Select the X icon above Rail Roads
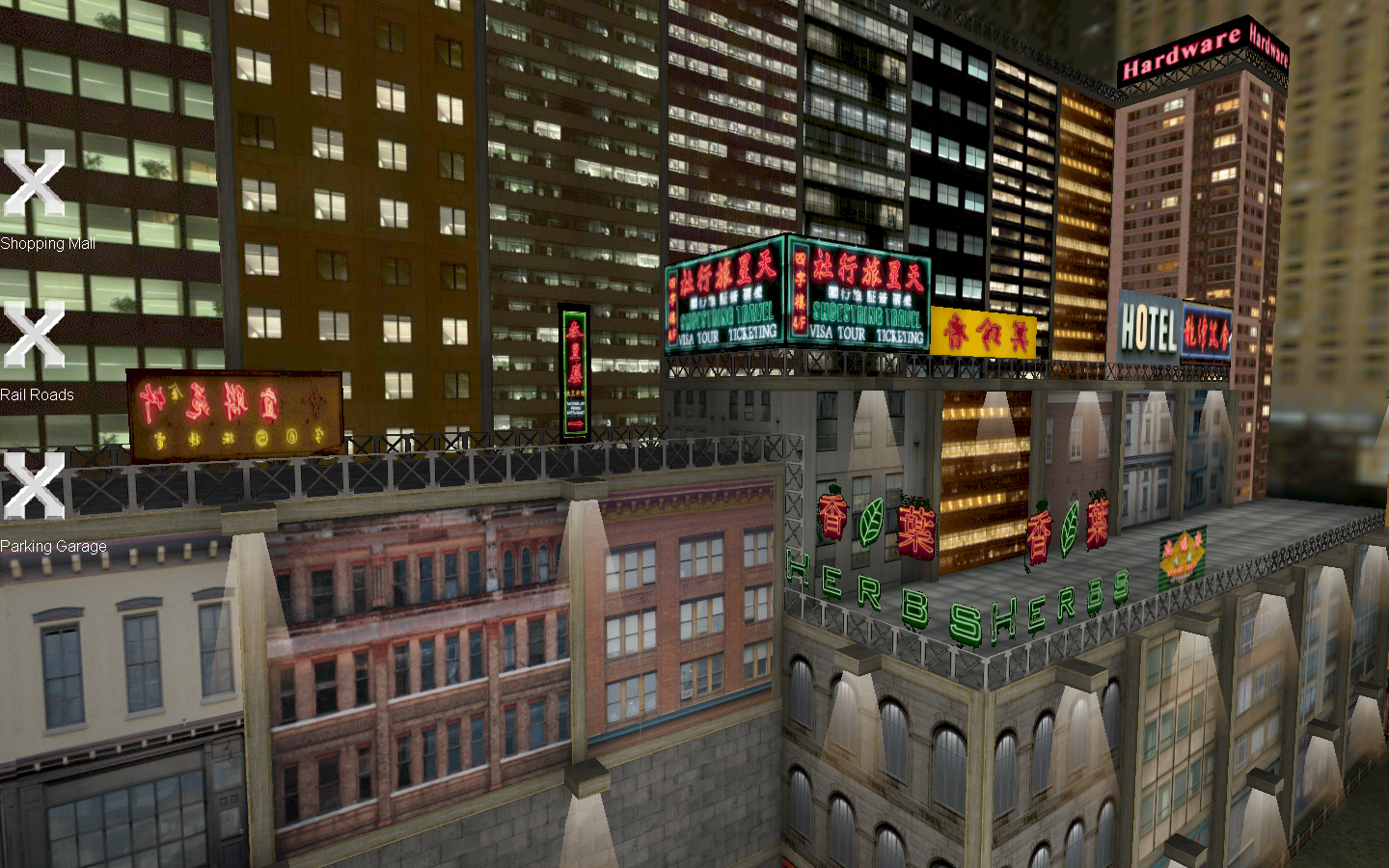This screenshot has height=868, width=1389. 34,333
